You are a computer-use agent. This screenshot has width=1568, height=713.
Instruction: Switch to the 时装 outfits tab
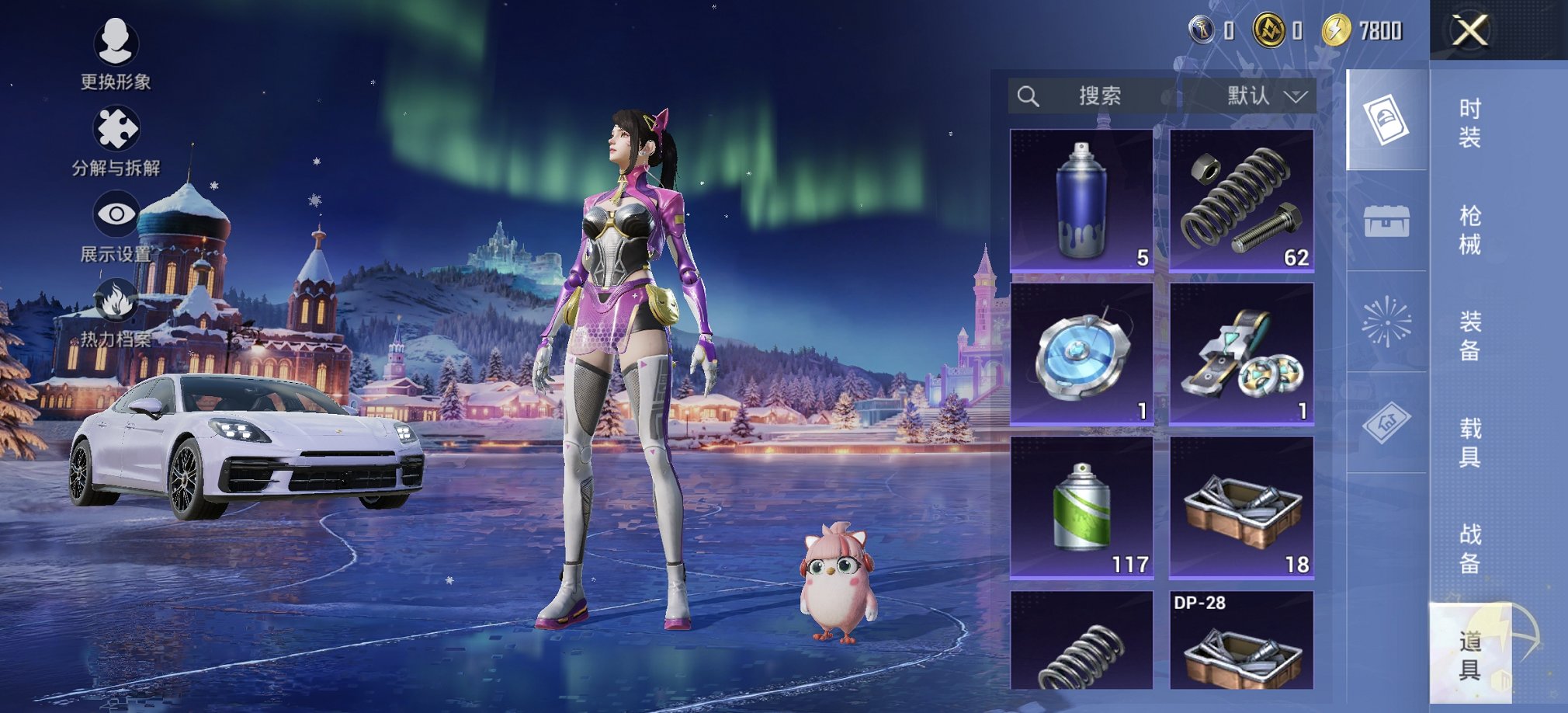[1469, 123]
